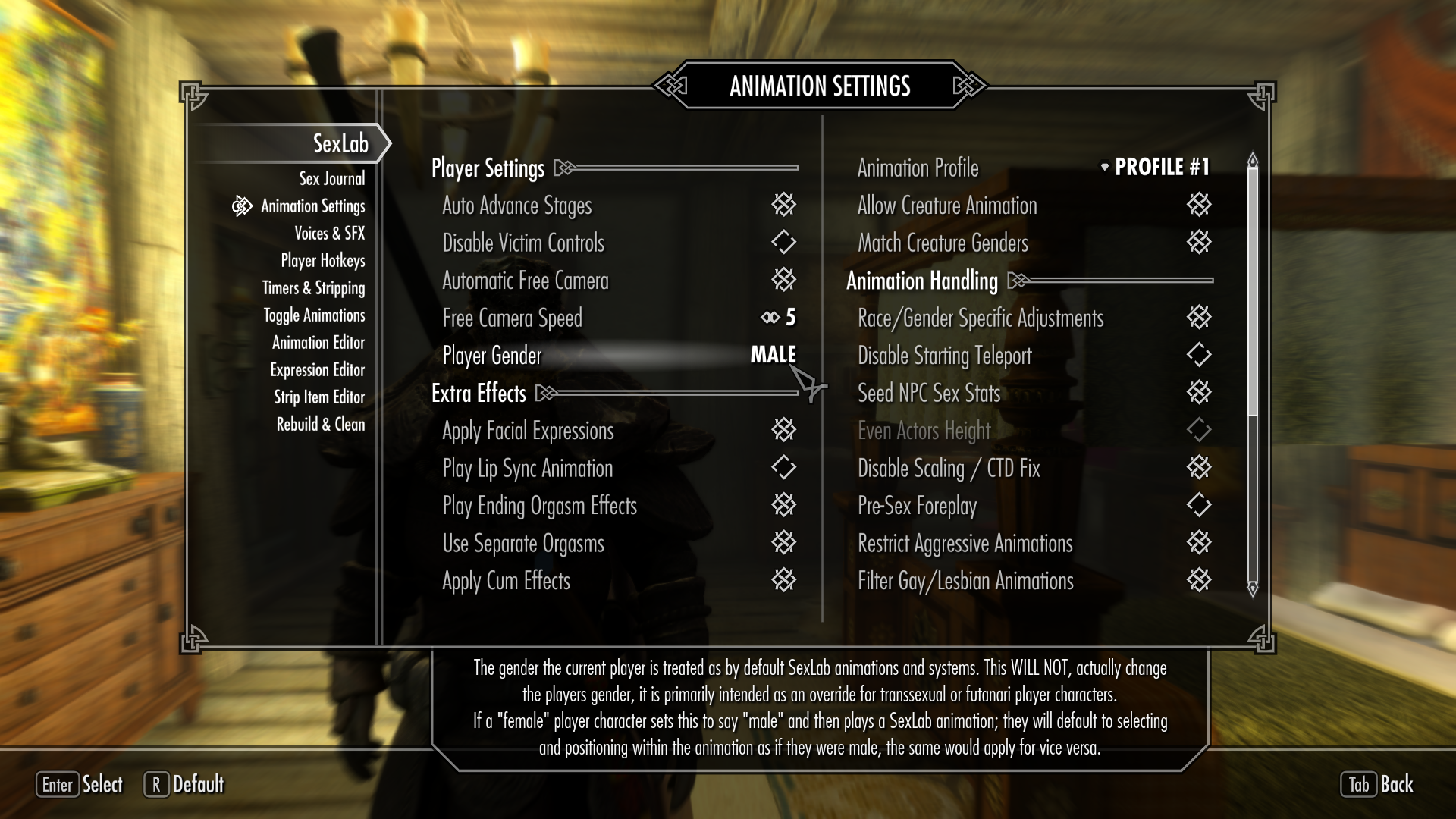Open the Animation Profile dropdown showing PROFILE #1
This screenshot has height=819, width=1456.
(1162, 168)
